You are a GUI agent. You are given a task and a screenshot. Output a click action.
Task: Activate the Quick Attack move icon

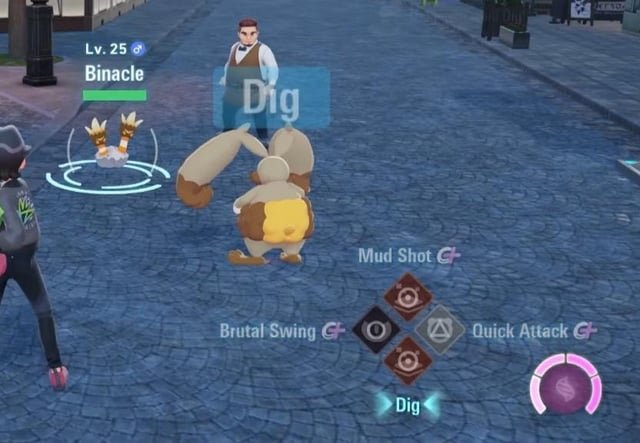pyautogui.click(x=440, y=329)
